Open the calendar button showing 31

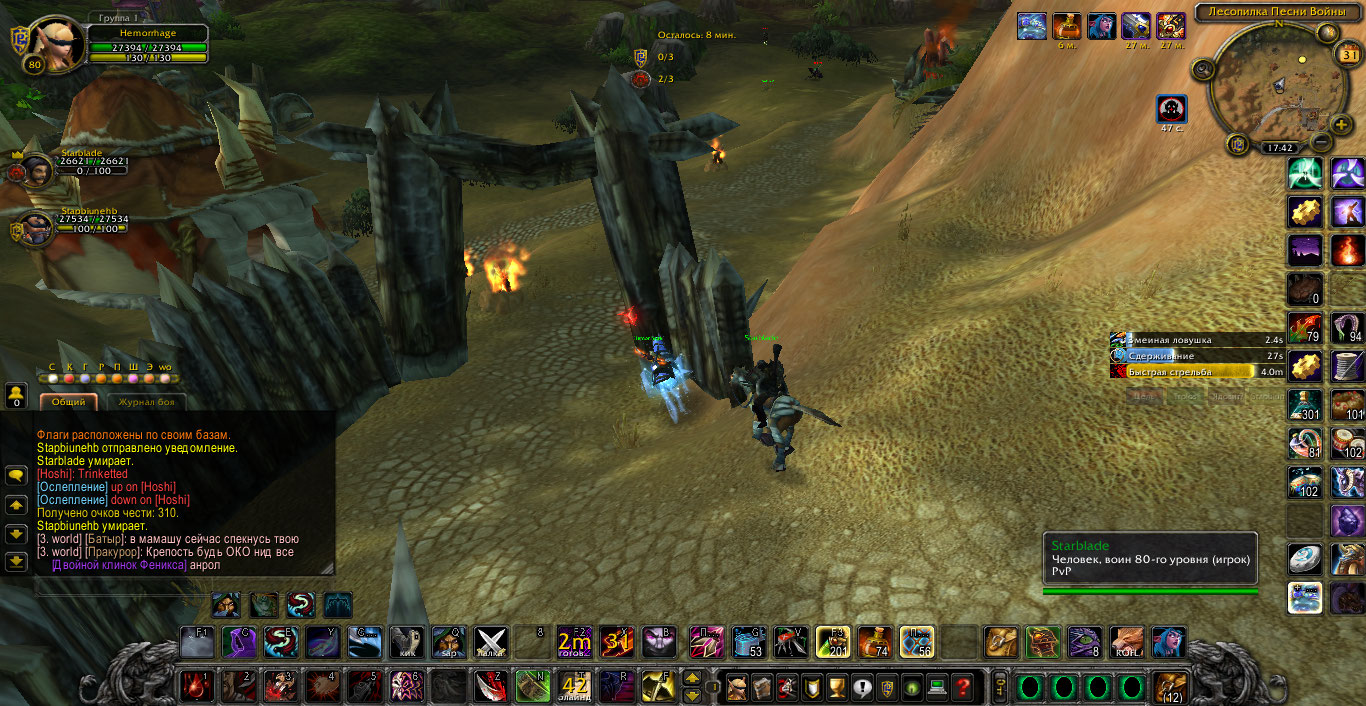[x=1346, y=55]
